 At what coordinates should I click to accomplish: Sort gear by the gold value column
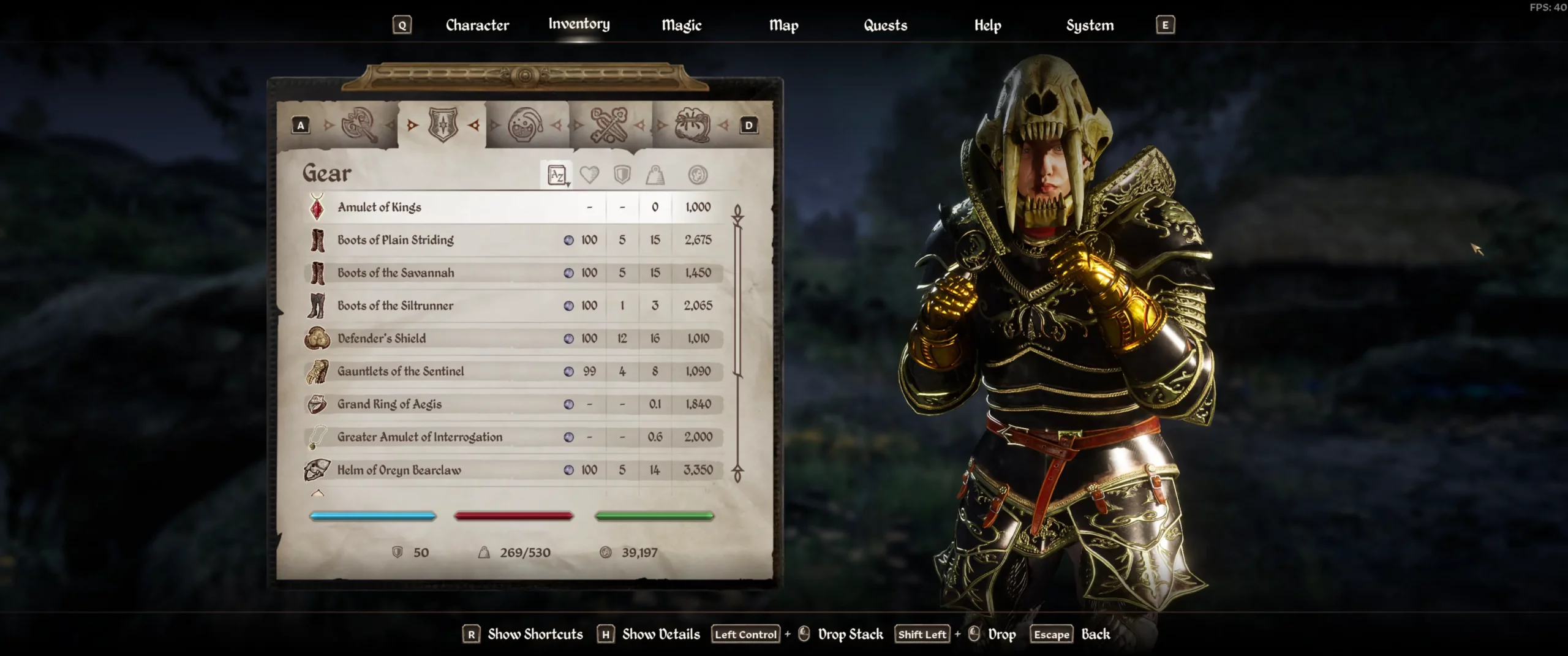[698, 175]
